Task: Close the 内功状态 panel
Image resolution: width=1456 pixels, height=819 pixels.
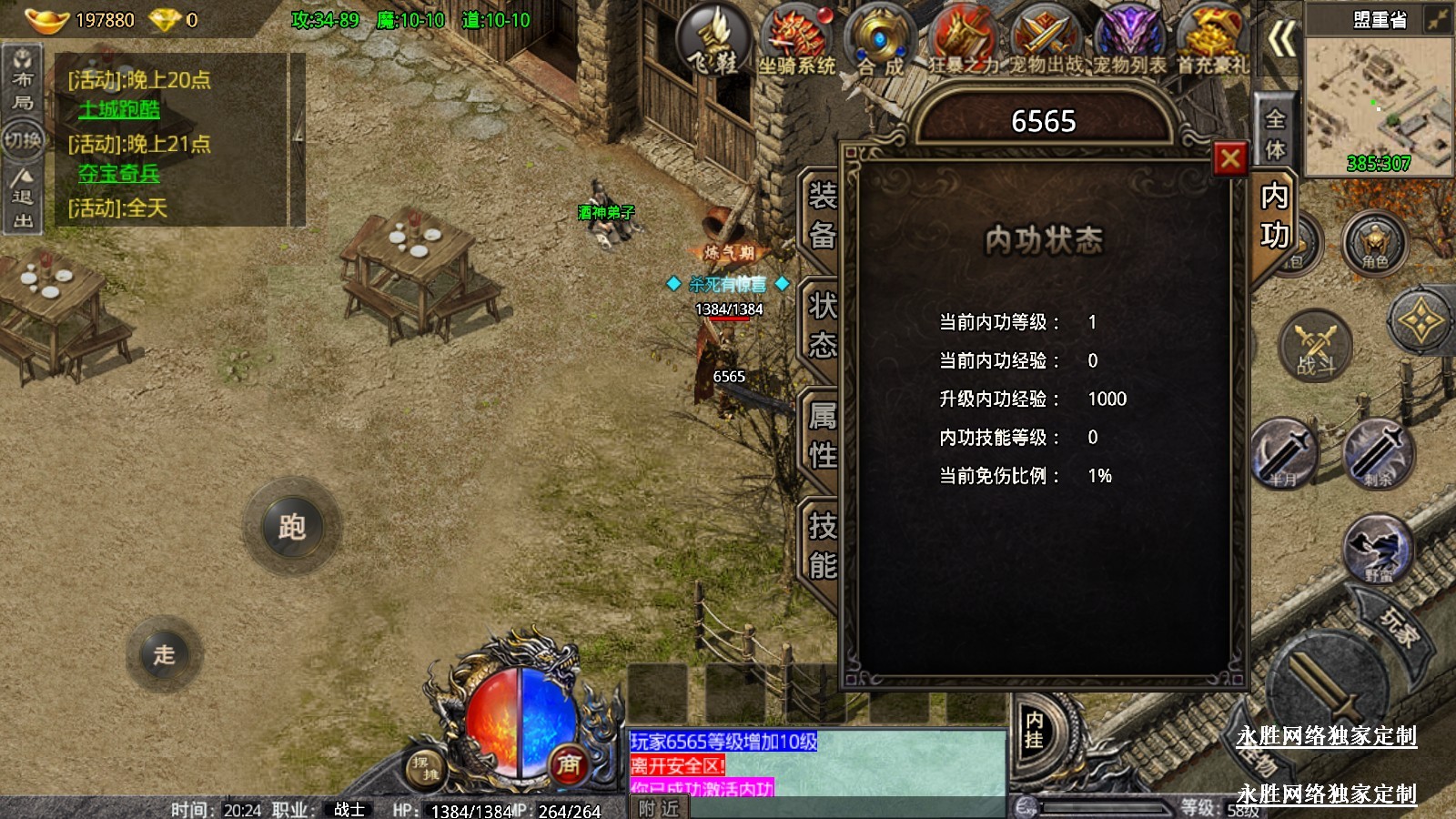Action: coord(1229,159)
